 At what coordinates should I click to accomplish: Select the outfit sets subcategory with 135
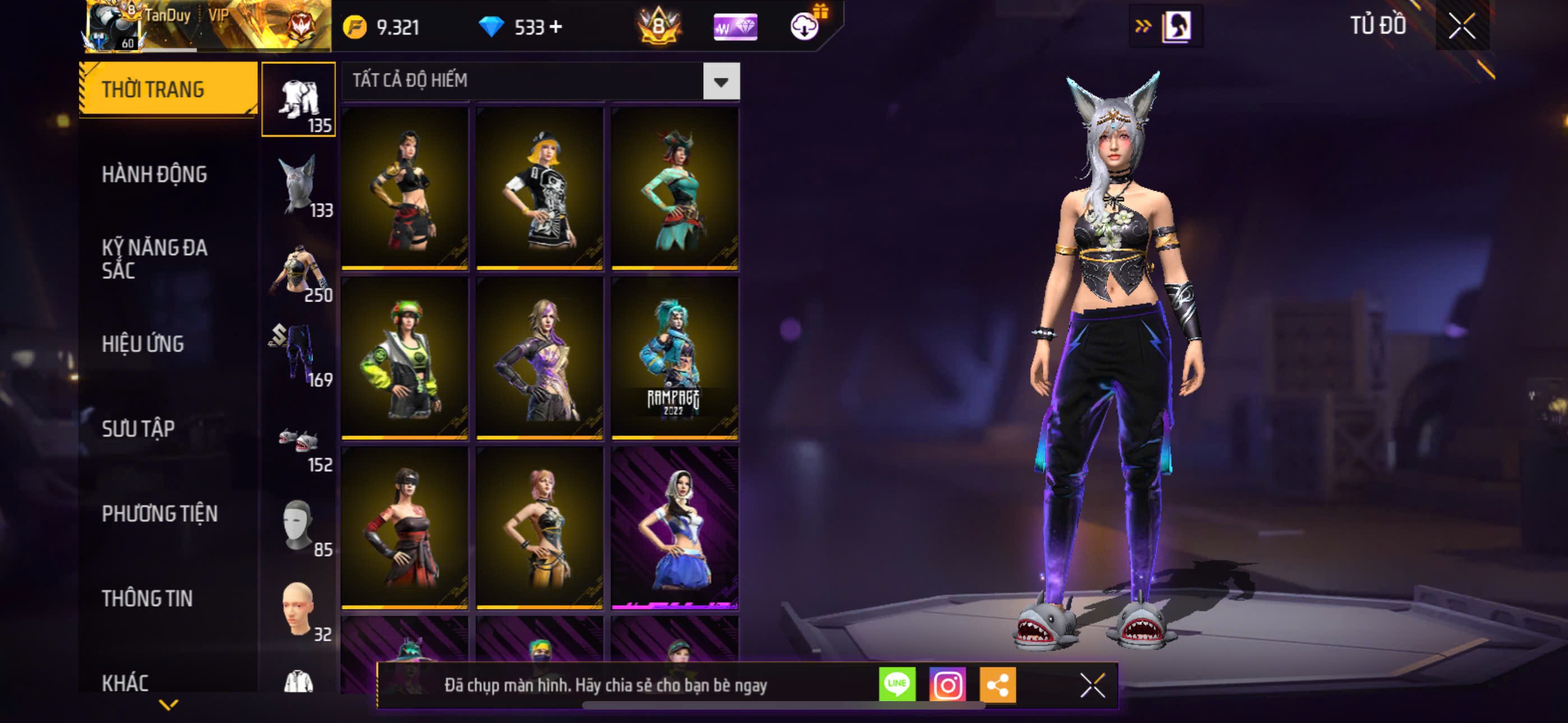pos(298,100)
